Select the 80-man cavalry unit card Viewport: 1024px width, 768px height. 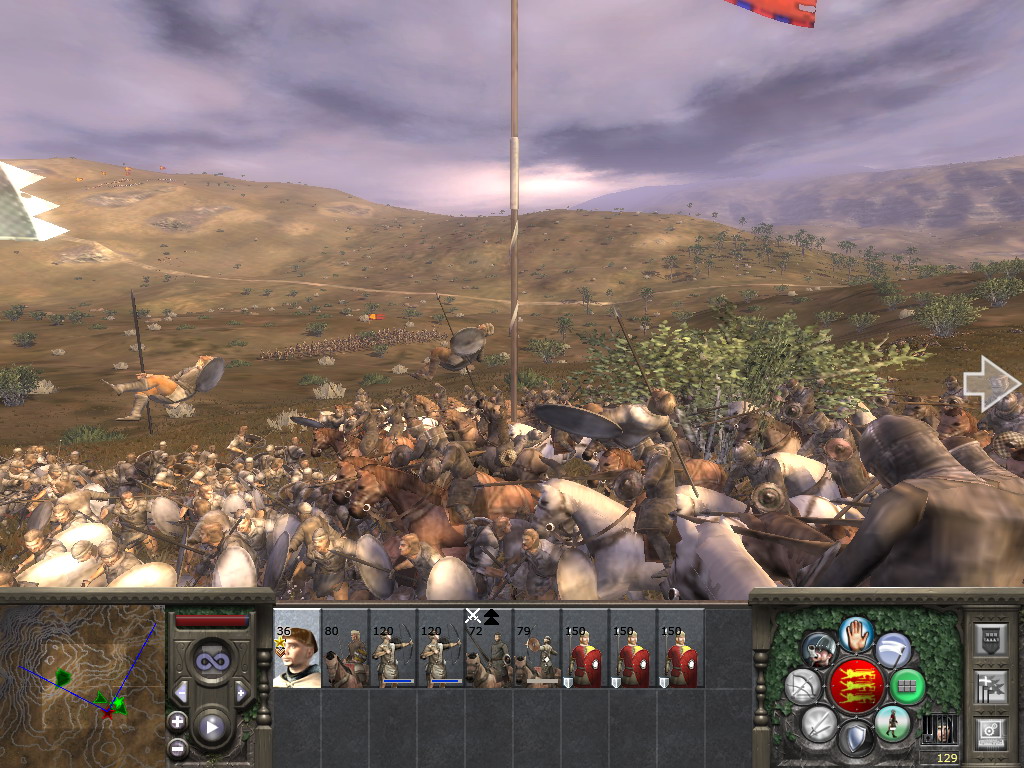[345, 649]
